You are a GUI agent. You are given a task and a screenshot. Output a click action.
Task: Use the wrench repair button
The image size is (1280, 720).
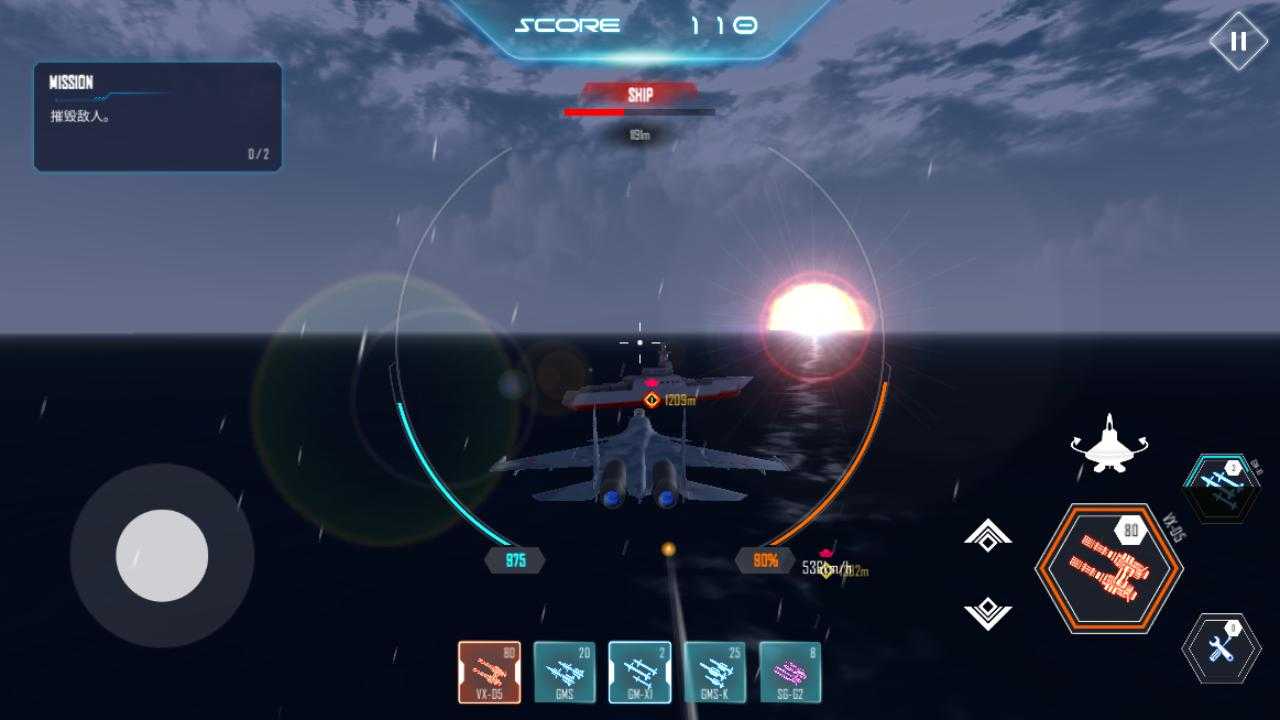(x=1221, y=648)
